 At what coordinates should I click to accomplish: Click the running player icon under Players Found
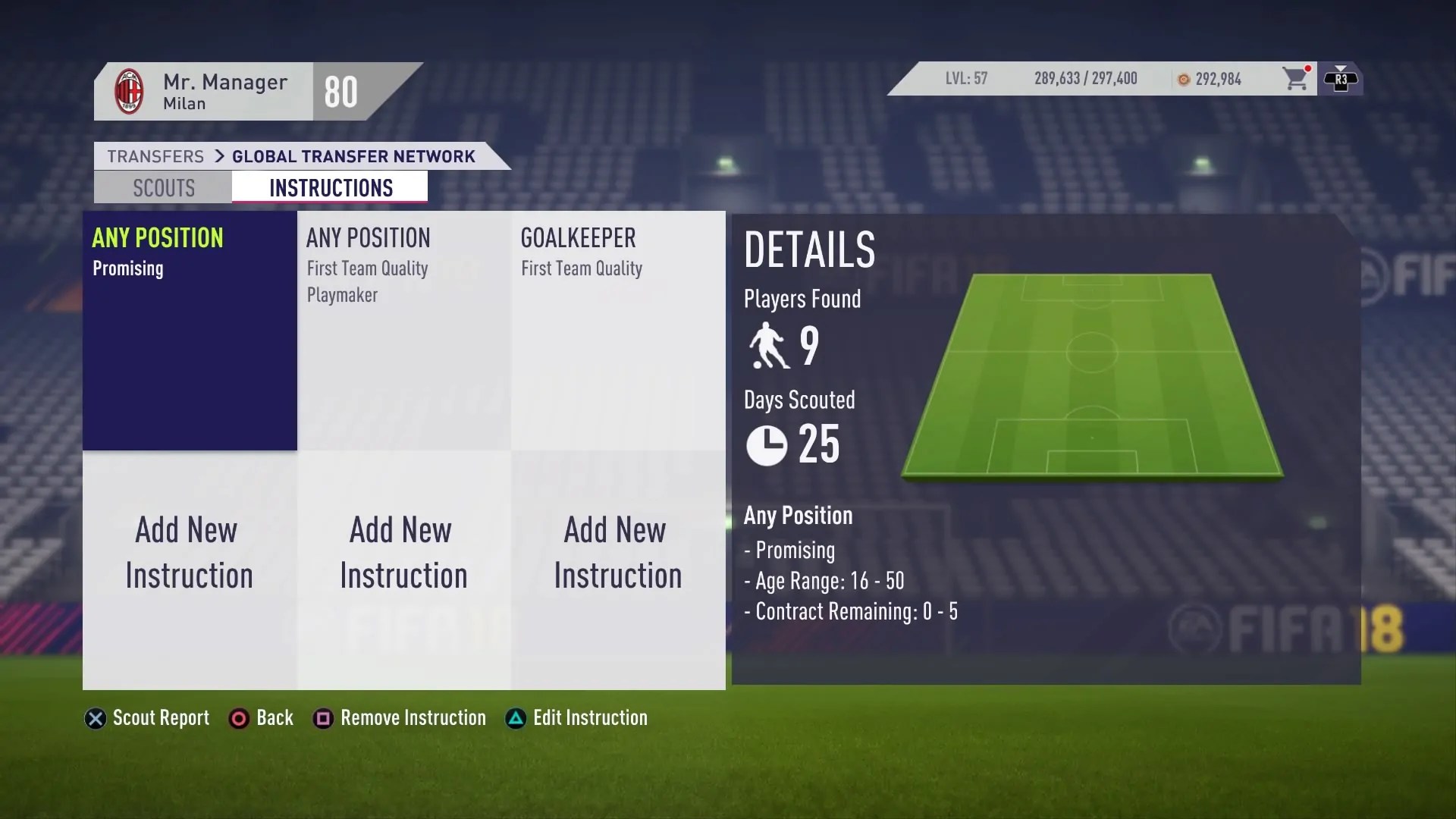768,345
